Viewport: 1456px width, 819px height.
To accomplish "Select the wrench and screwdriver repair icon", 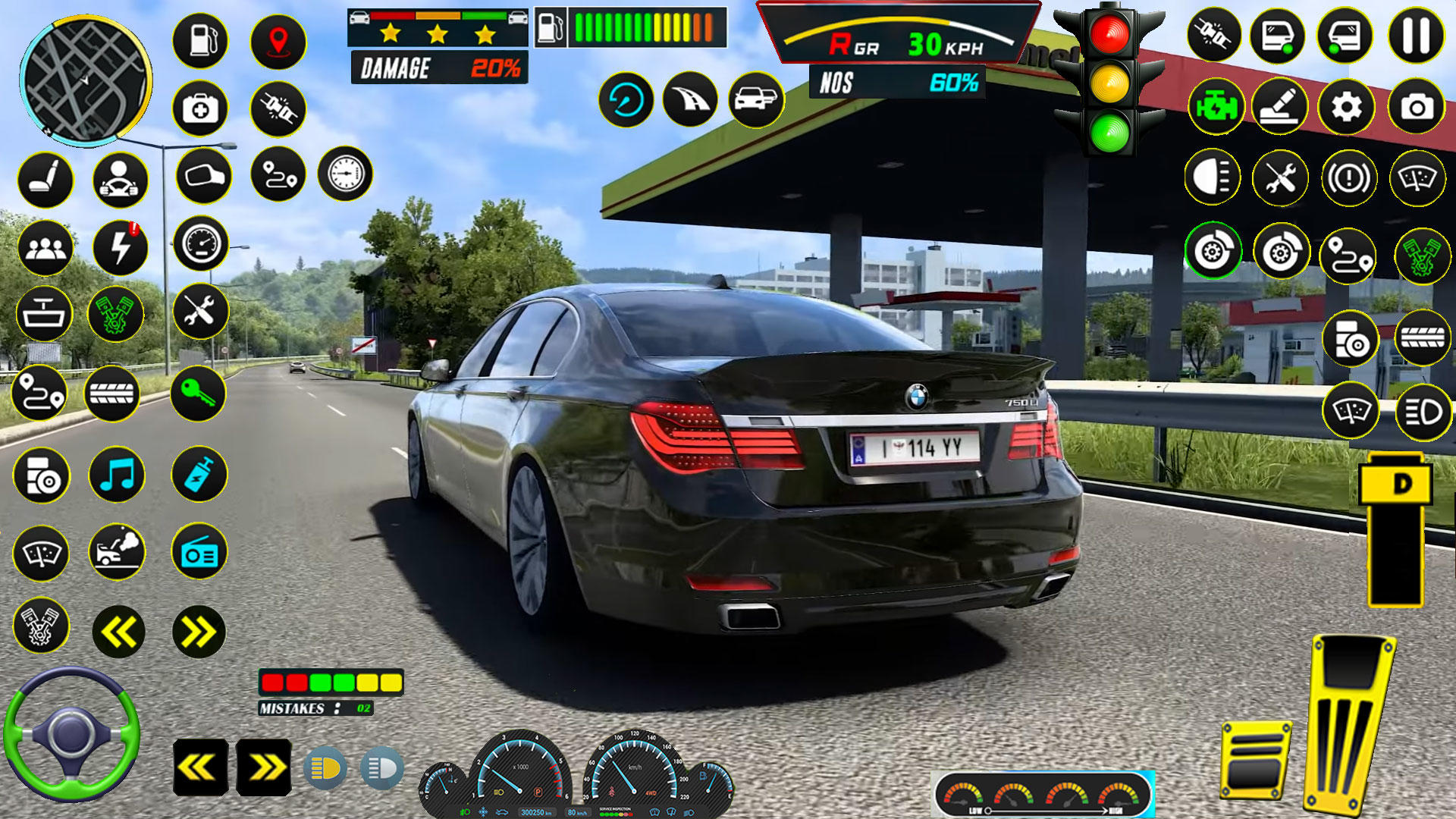I will [199, 311].
